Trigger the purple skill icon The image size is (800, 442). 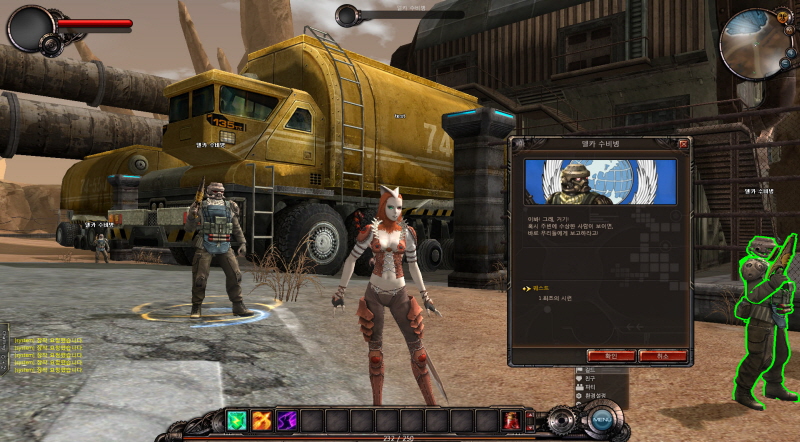287,420
